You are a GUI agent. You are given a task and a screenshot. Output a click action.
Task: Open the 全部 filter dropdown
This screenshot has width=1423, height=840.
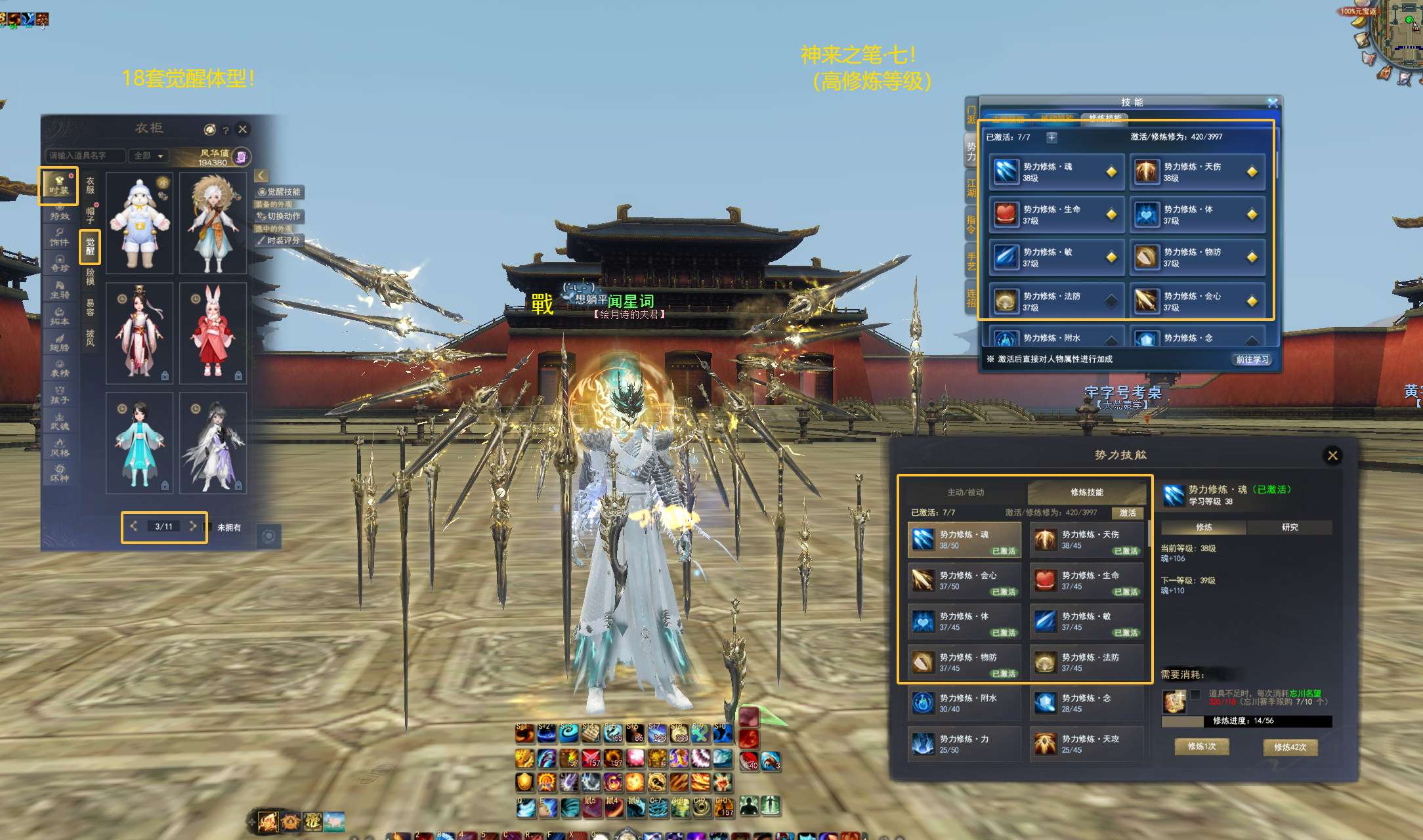148,156
